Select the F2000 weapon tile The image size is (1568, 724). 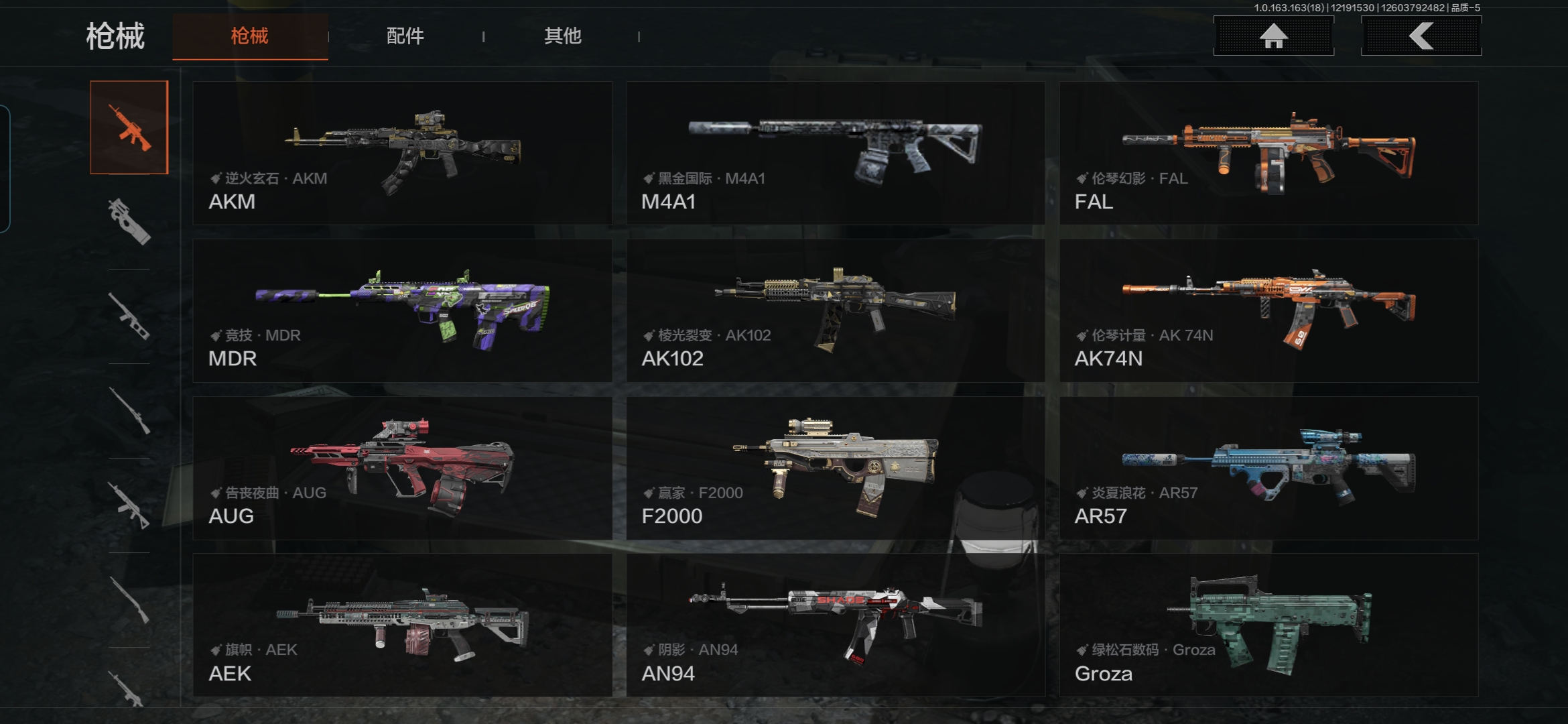click(836, 468)
